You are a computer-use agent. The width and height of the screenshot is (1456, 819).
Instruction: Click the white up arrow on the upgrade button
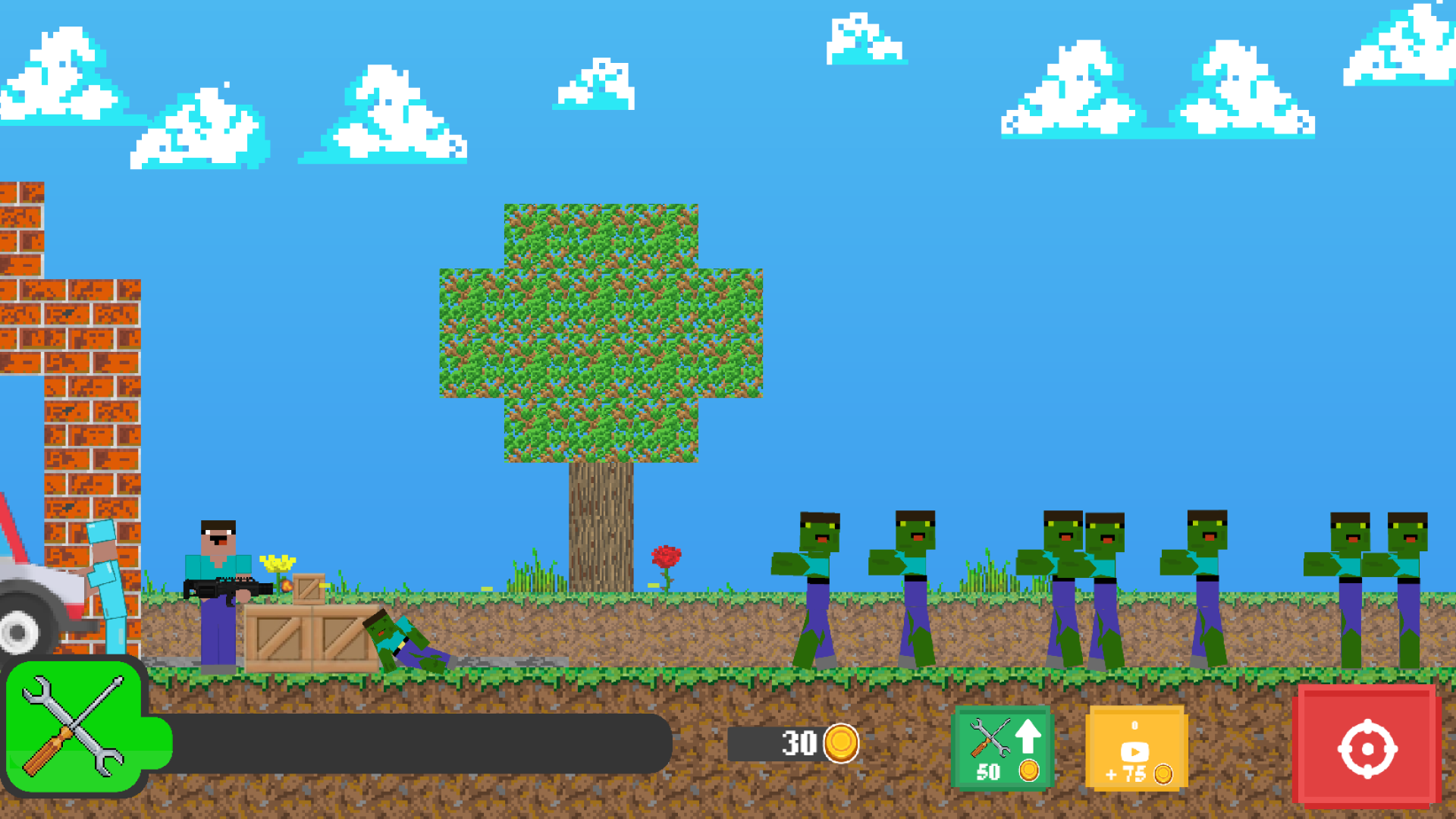1028,736
